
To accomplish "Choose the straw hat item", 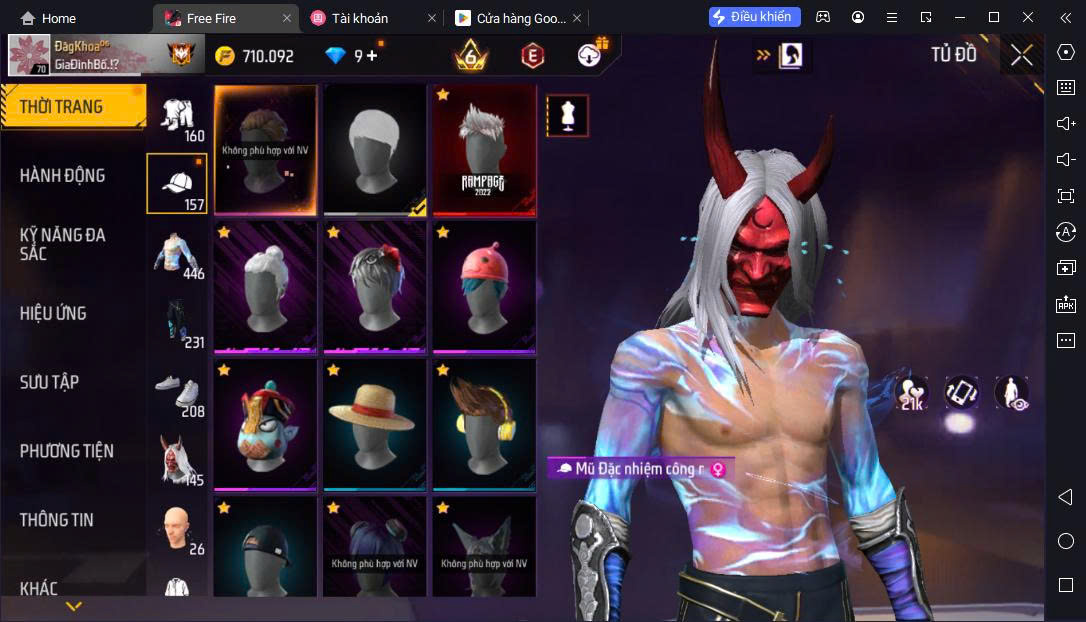I will point(375,425).
